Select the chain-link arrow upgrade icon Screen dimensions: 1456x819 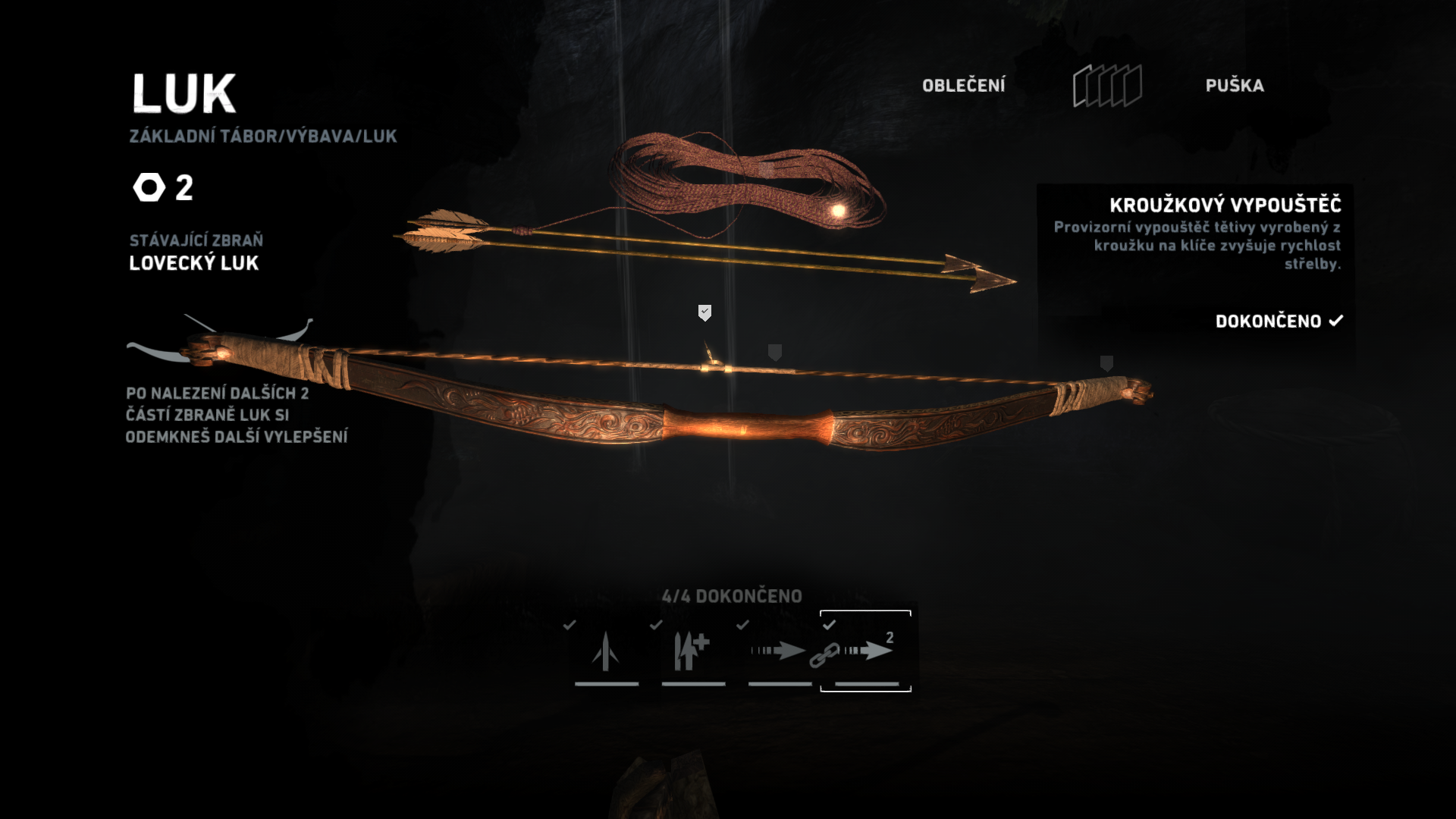[864, 651]
